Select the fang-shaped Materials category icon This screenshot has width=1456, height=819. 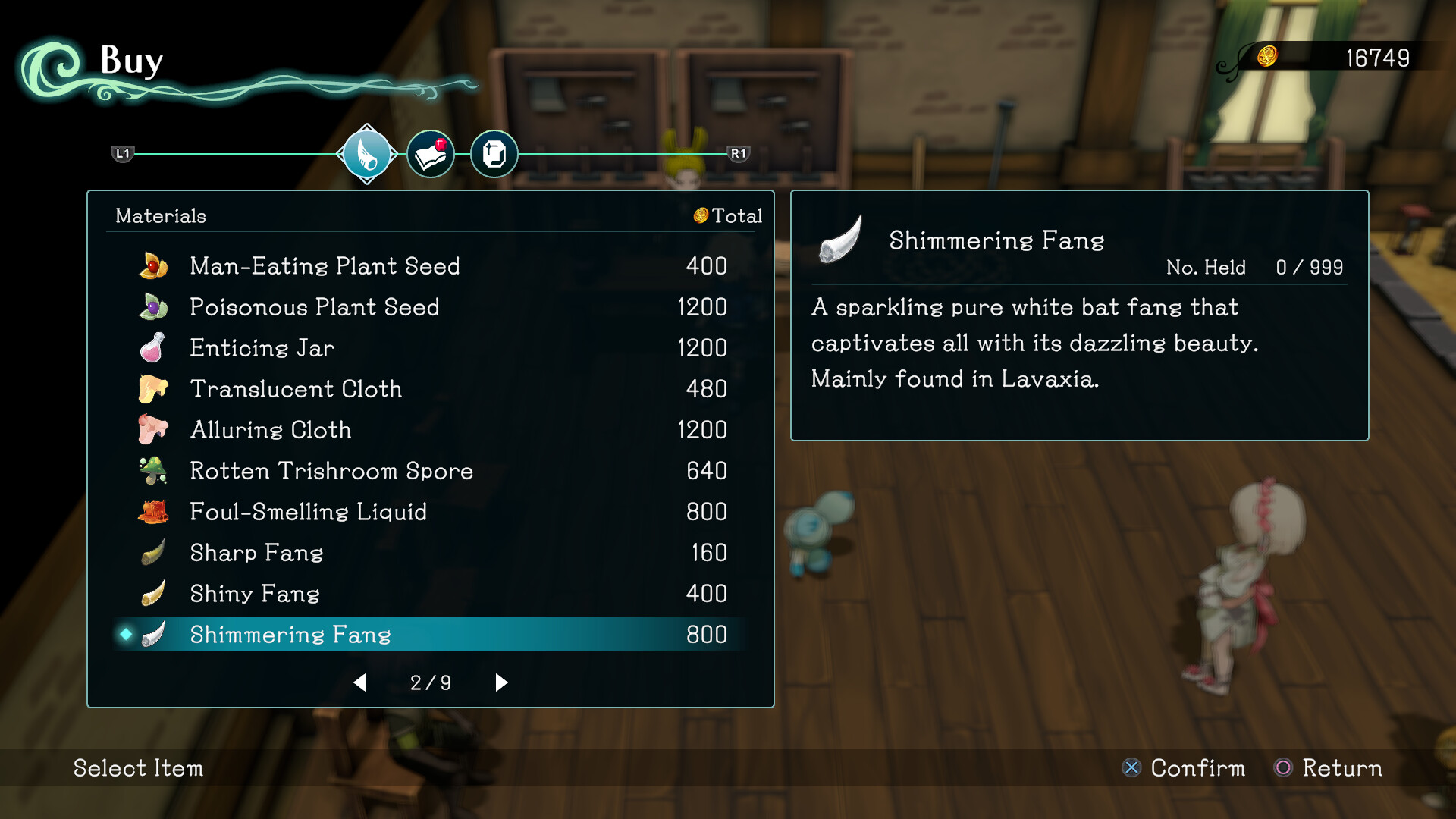(367, 154)
